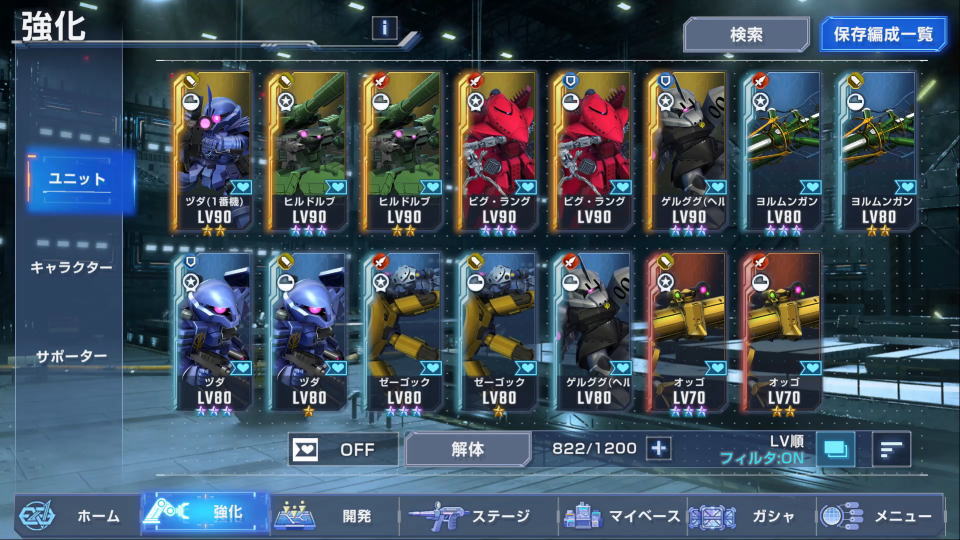Viewport: 960px width, 540px height.
Task: Switch to the キャラクター tab
Action: [x=71, y=267]
